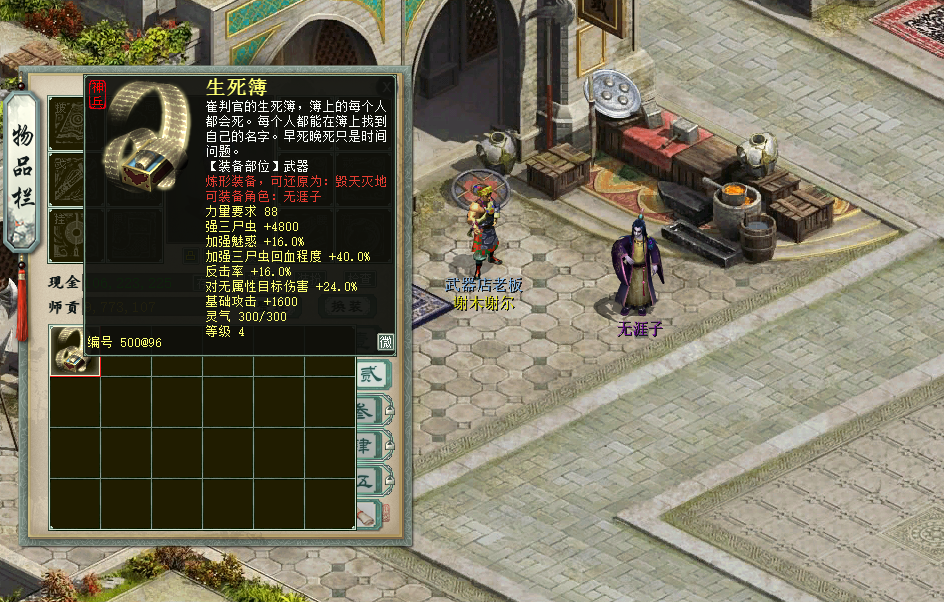Open locked inventory page 叁
This screenshot has height=602, width=944.
(369, 410)
